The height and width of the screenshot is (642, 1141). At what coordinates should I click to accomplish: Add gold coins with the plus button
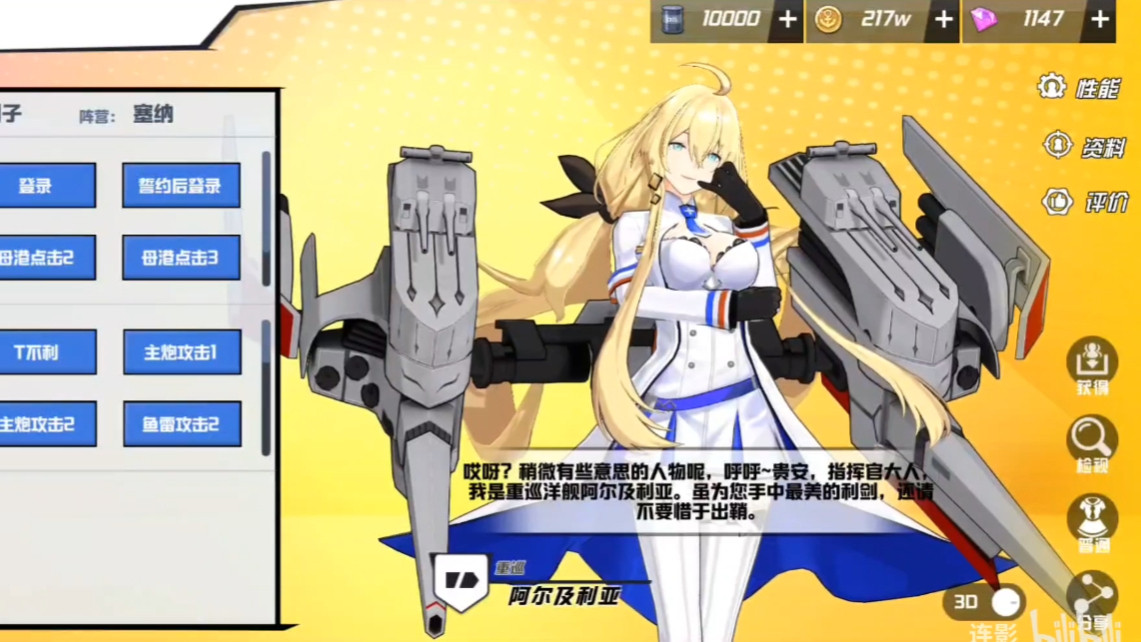(943, 20)
